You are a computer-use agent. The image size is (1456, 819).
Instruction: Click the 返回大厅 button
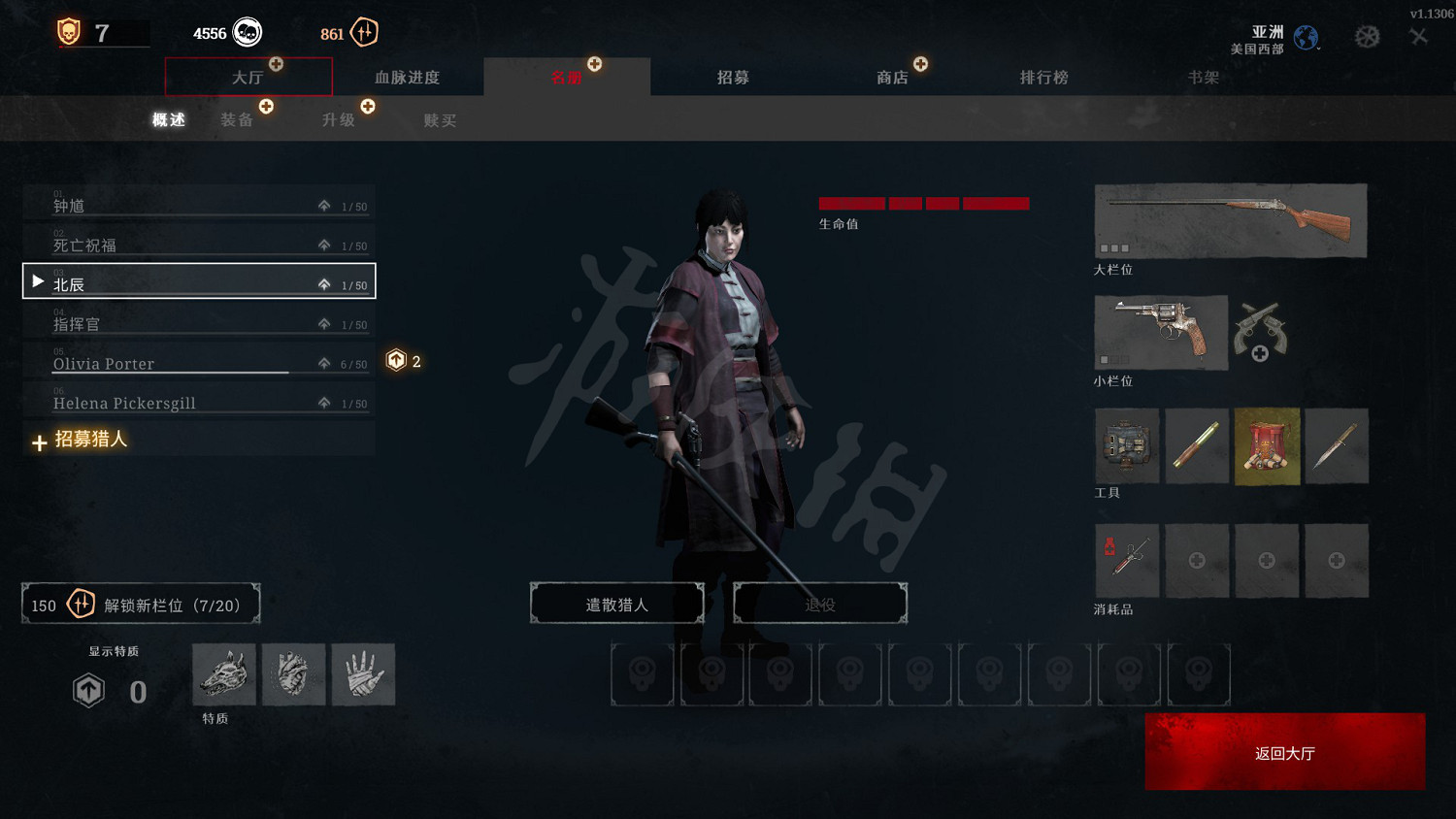coord(1283,751)
